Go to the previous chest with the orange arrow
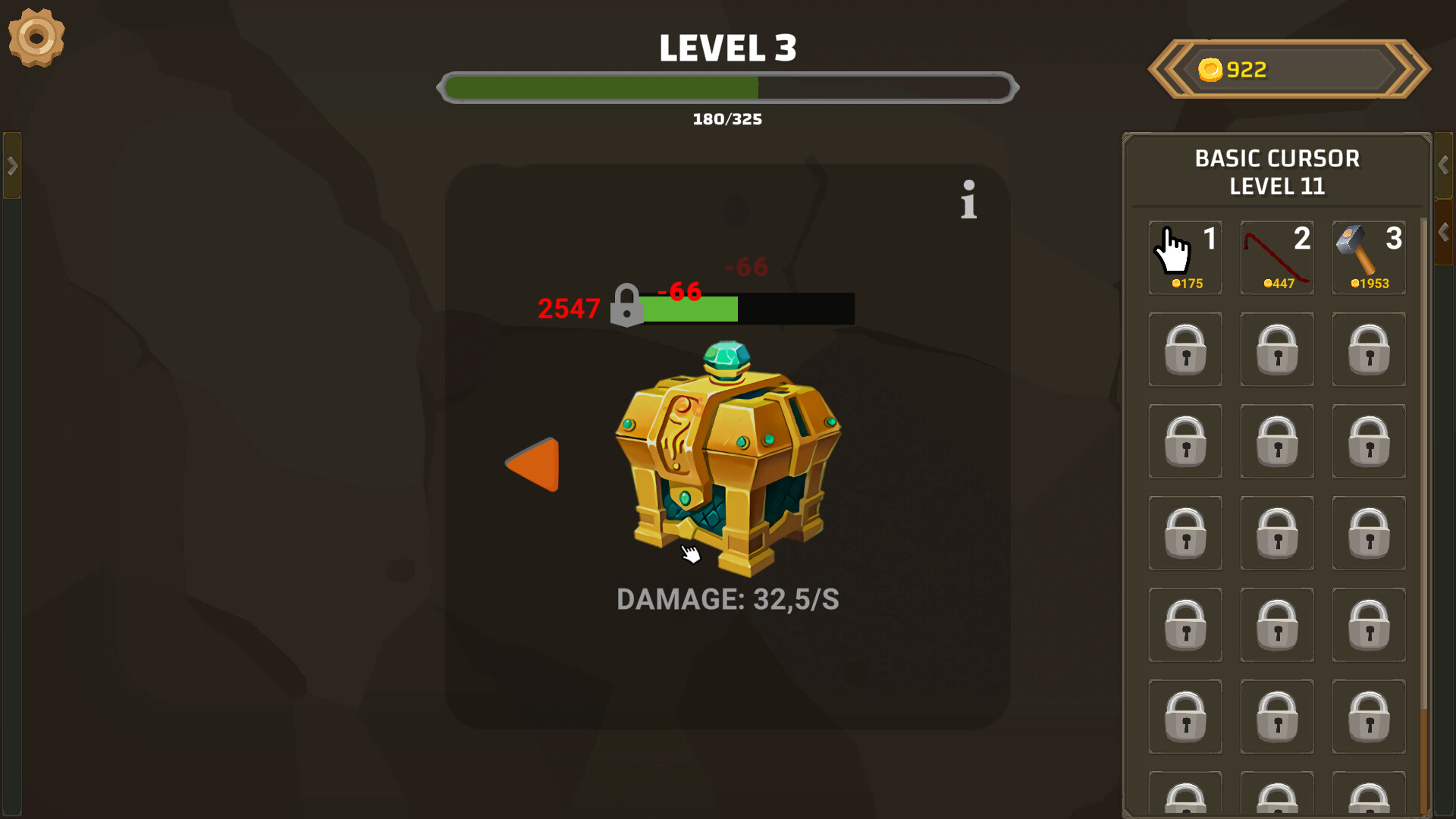 click(533, 465)
